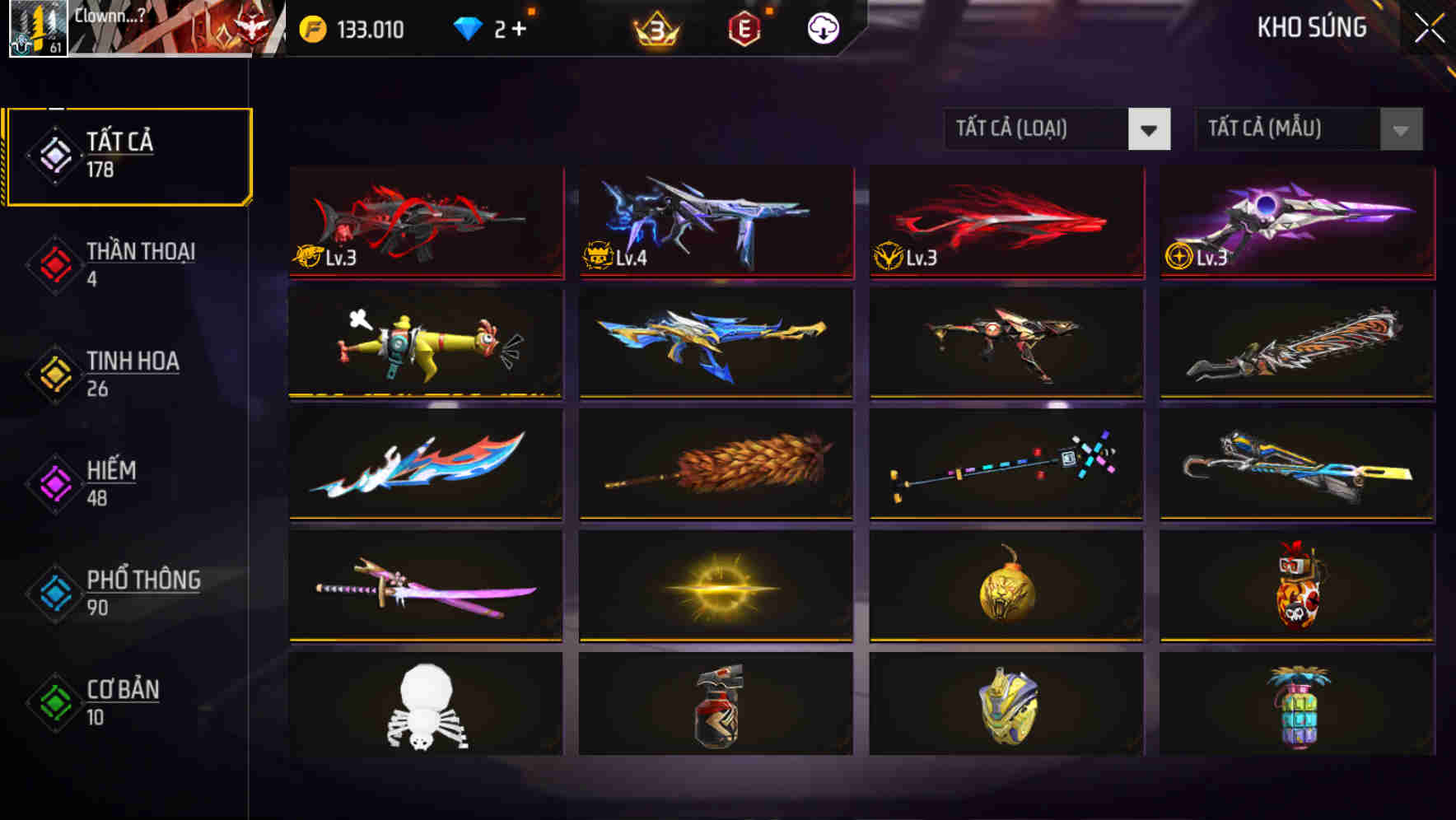Open the Tinh Hoa sidebar tab
This screenshot has width=1456, height=820.
click(133, 374)
